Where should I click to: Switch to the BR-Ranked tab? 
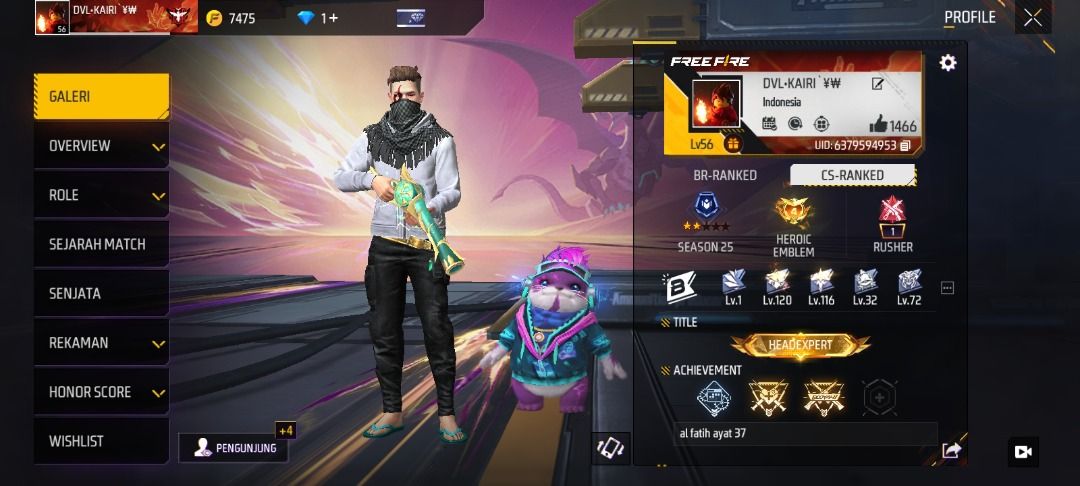click(x=725, y=175)
